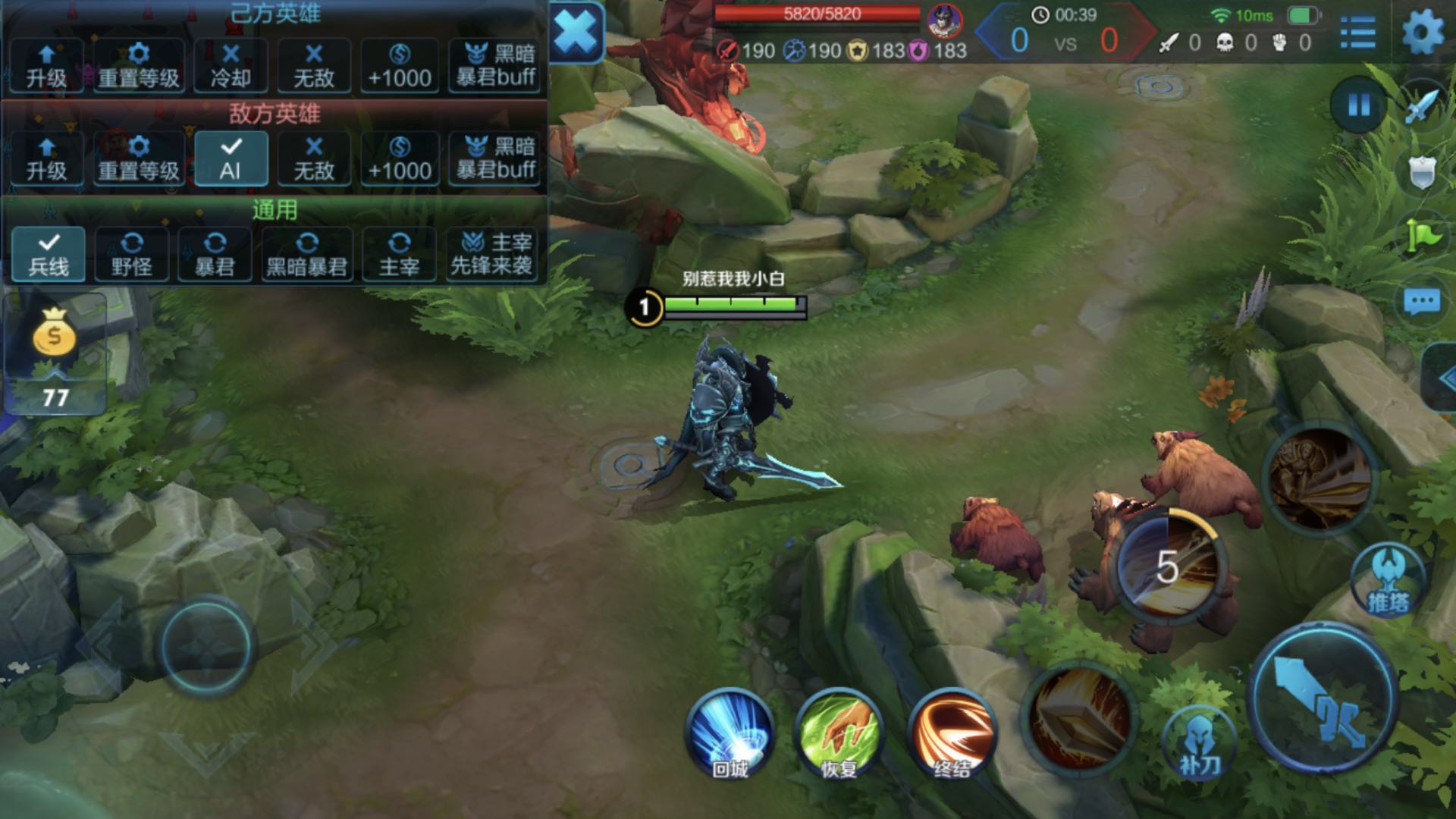Open the scoreboard list icon
1456x819 pixels.
point(1357,33)
